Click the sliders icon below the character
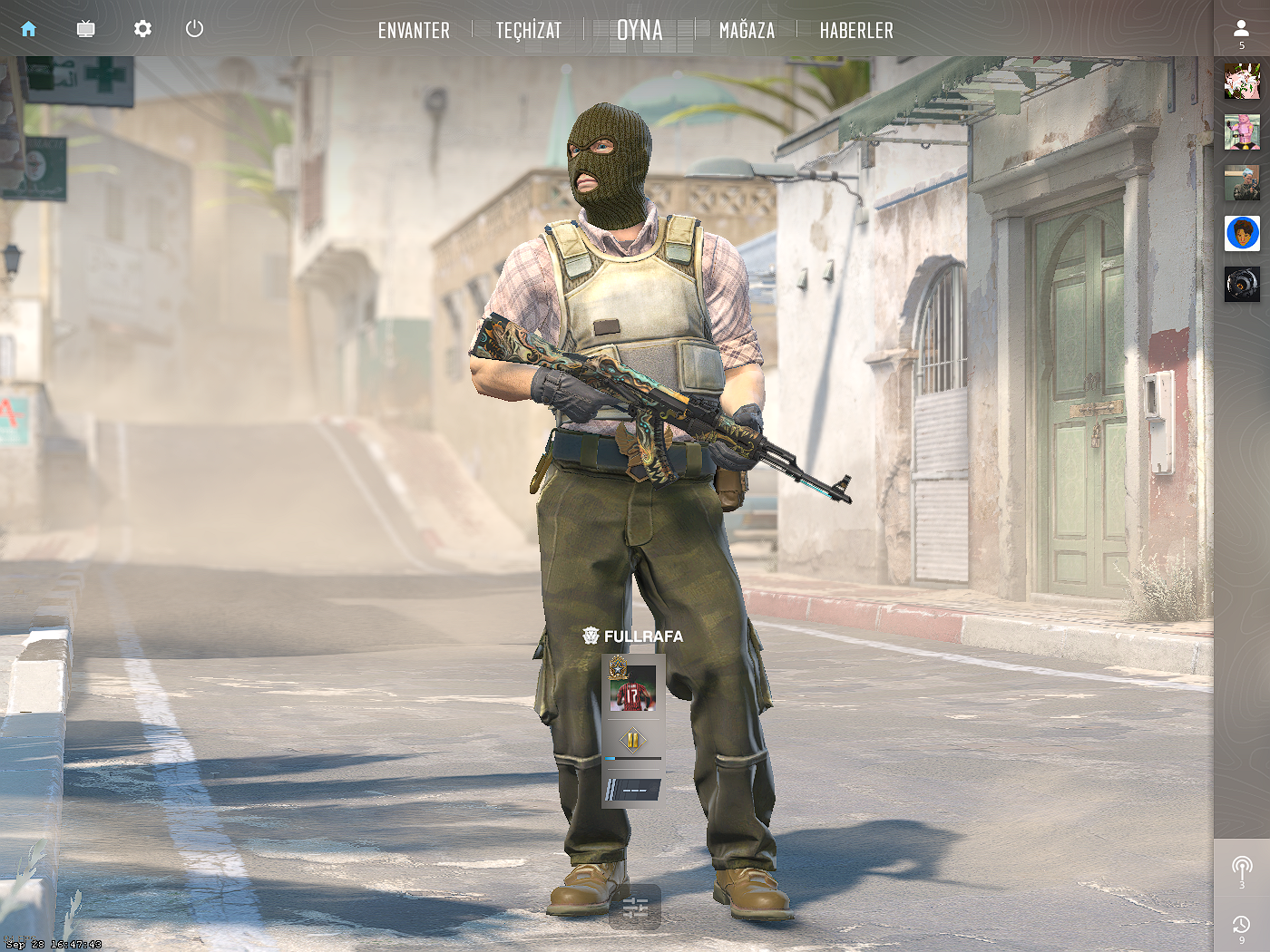1270x952 pixels. click(x=635, y=907)
